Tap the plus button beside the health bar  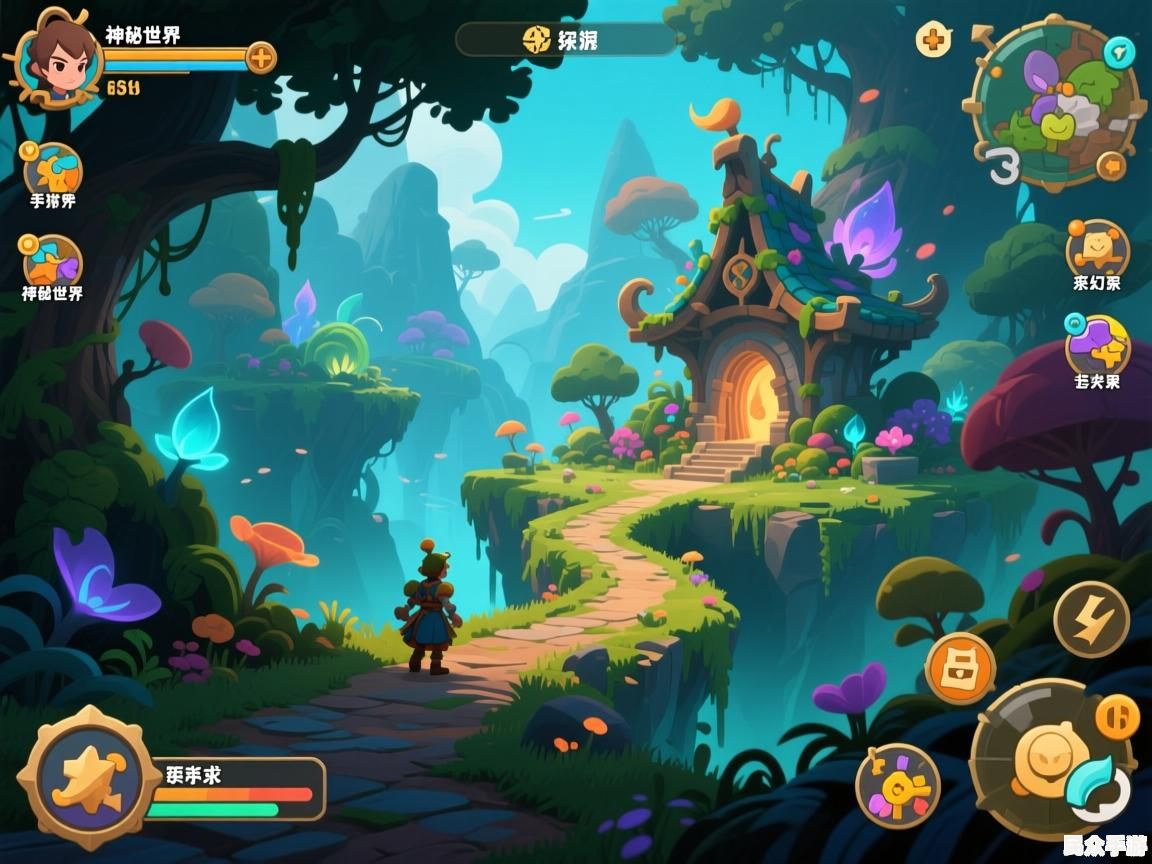click(x=260, y=58)
